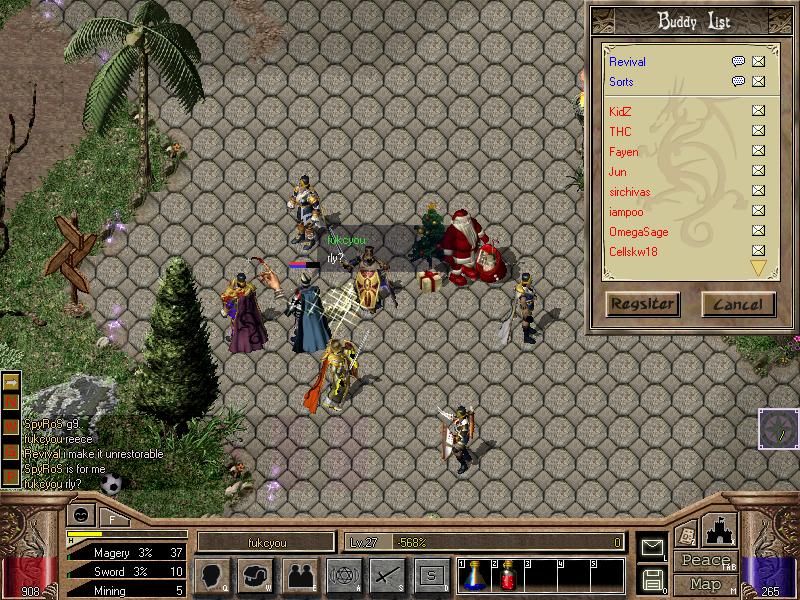Image resolution: width=800 pixels, height=600 pixels.
Task: Cancel the Buddy List window
Action: 738,304
